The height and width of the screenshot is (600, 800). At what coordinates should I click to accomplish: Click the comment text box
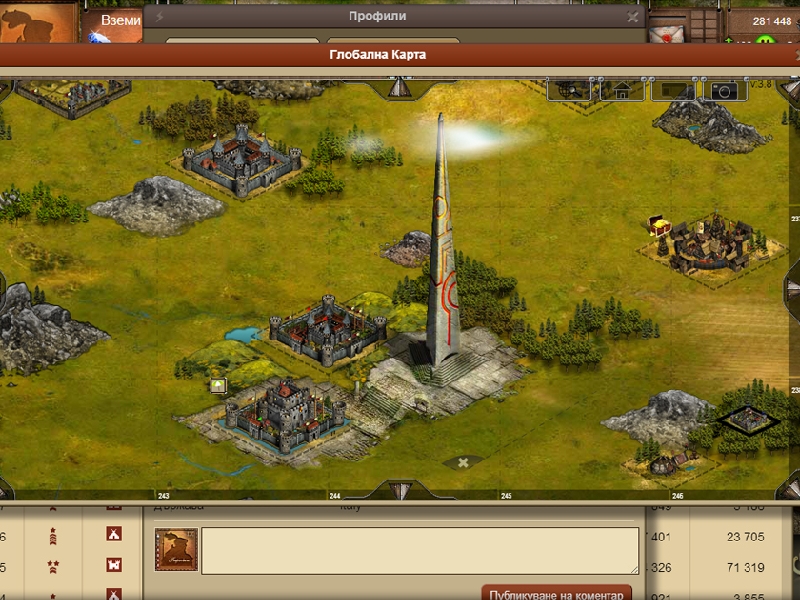(420, 550)
